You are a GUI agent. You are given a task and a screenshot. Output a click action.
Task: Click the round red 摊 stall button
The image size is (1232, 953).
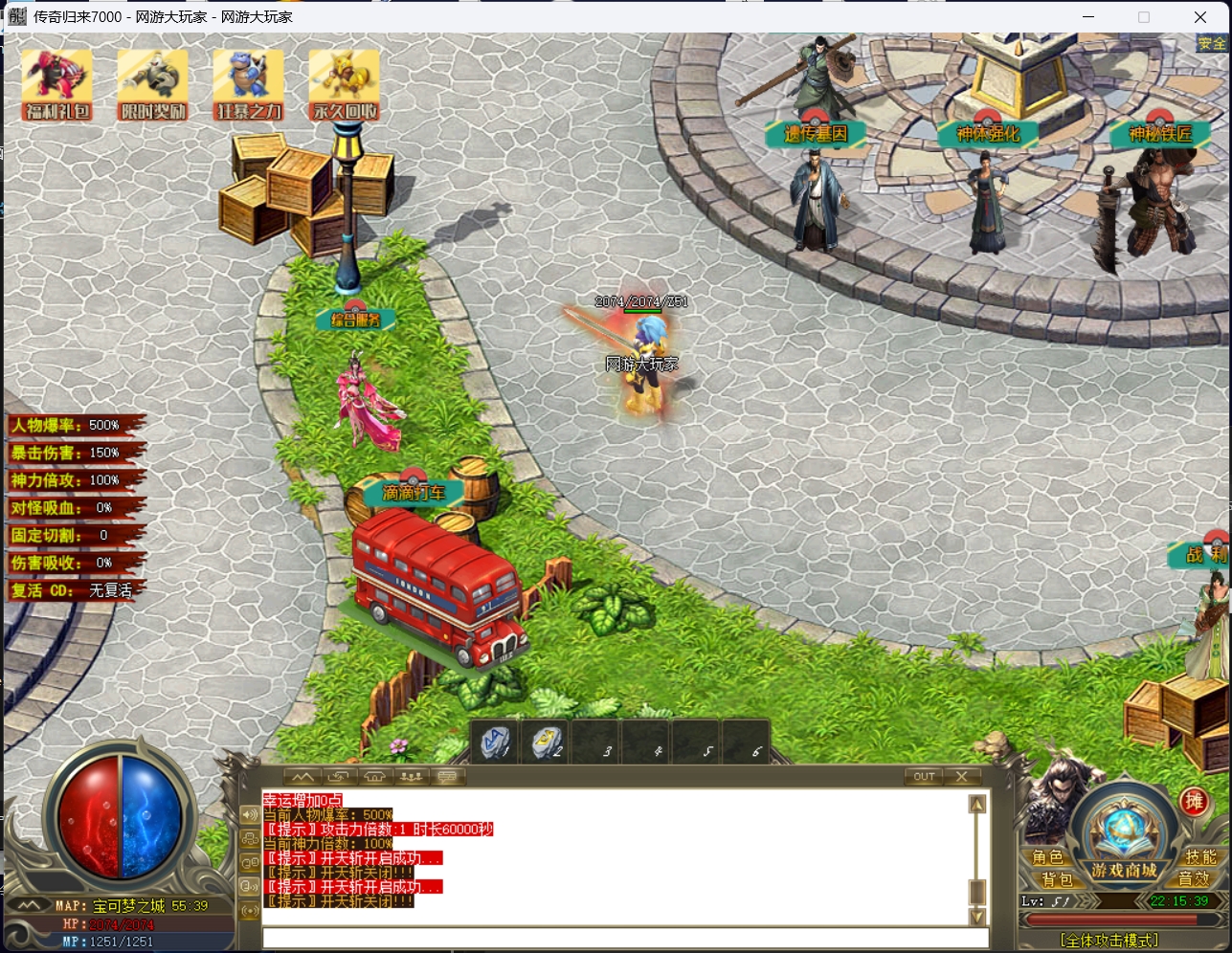pyautogui.click(x=1194, y=802)
